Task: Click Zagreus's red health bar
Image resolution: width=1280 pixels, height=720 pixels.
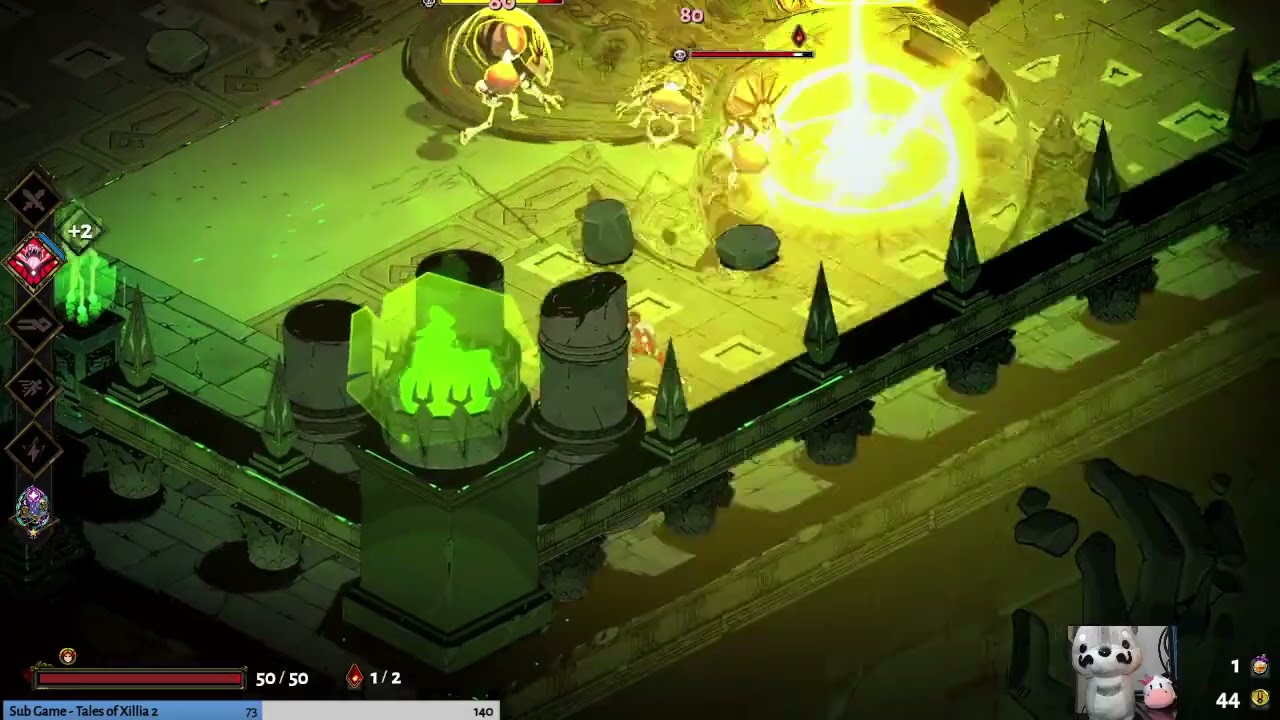Action: coord(140,679)
